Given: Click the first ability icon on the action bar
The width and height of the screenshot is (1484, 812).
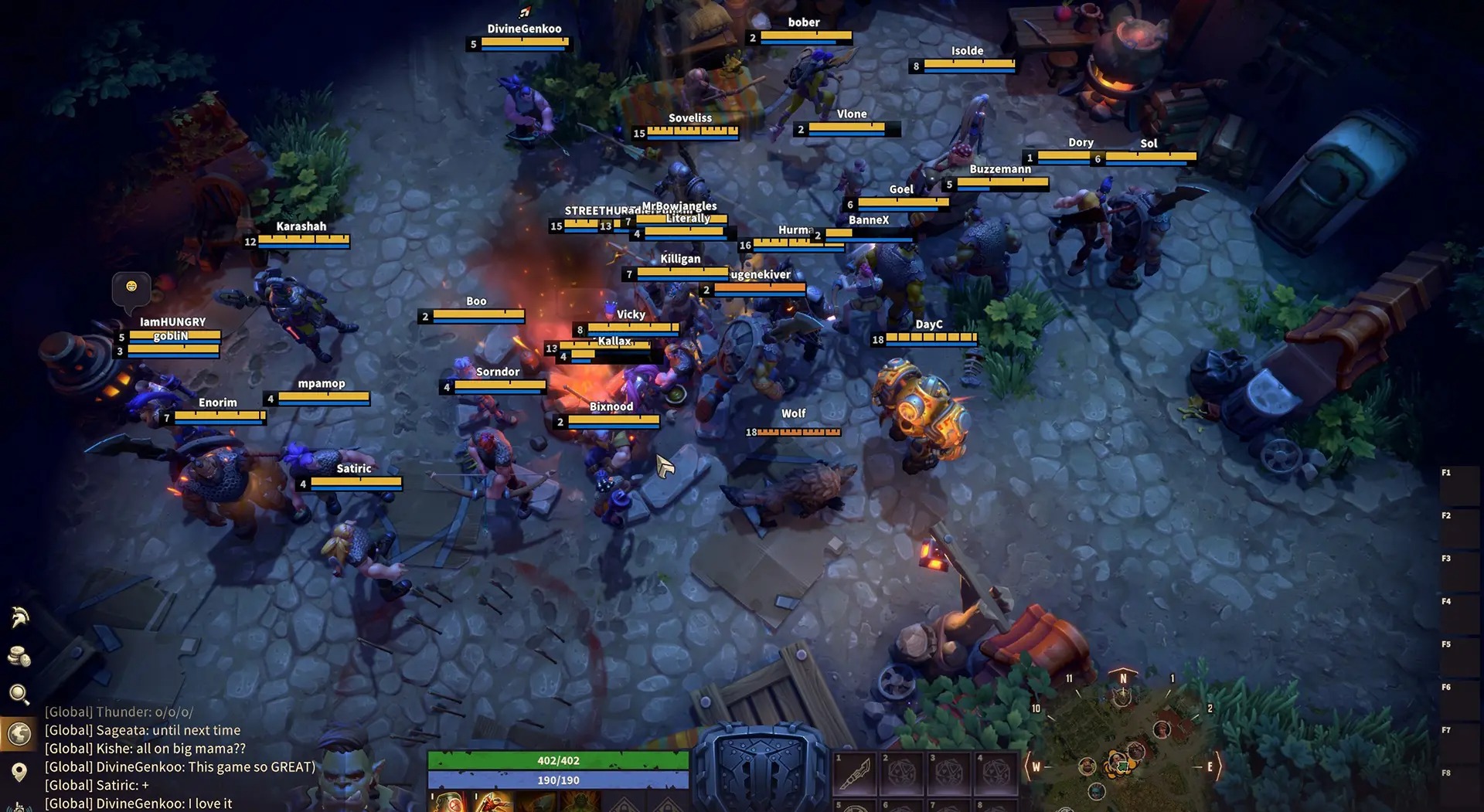Looking at the screenshot, I should pyautogui.click(x=448, y=804).
